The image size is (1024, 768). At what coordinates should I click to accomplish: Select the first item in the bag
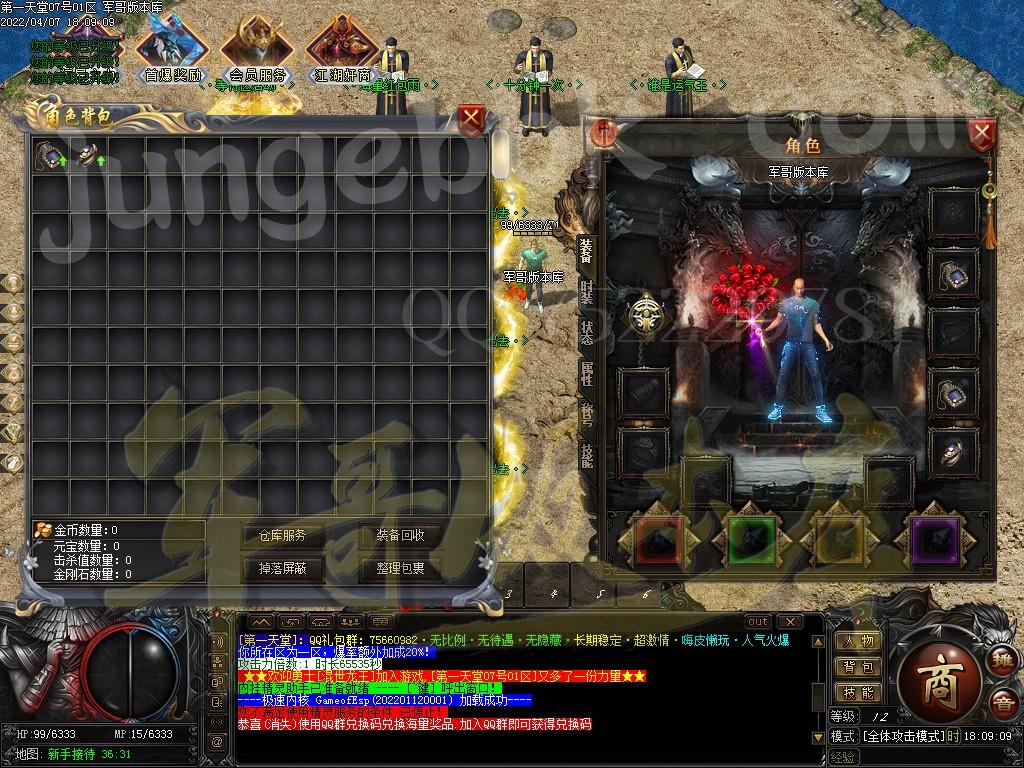49,155
